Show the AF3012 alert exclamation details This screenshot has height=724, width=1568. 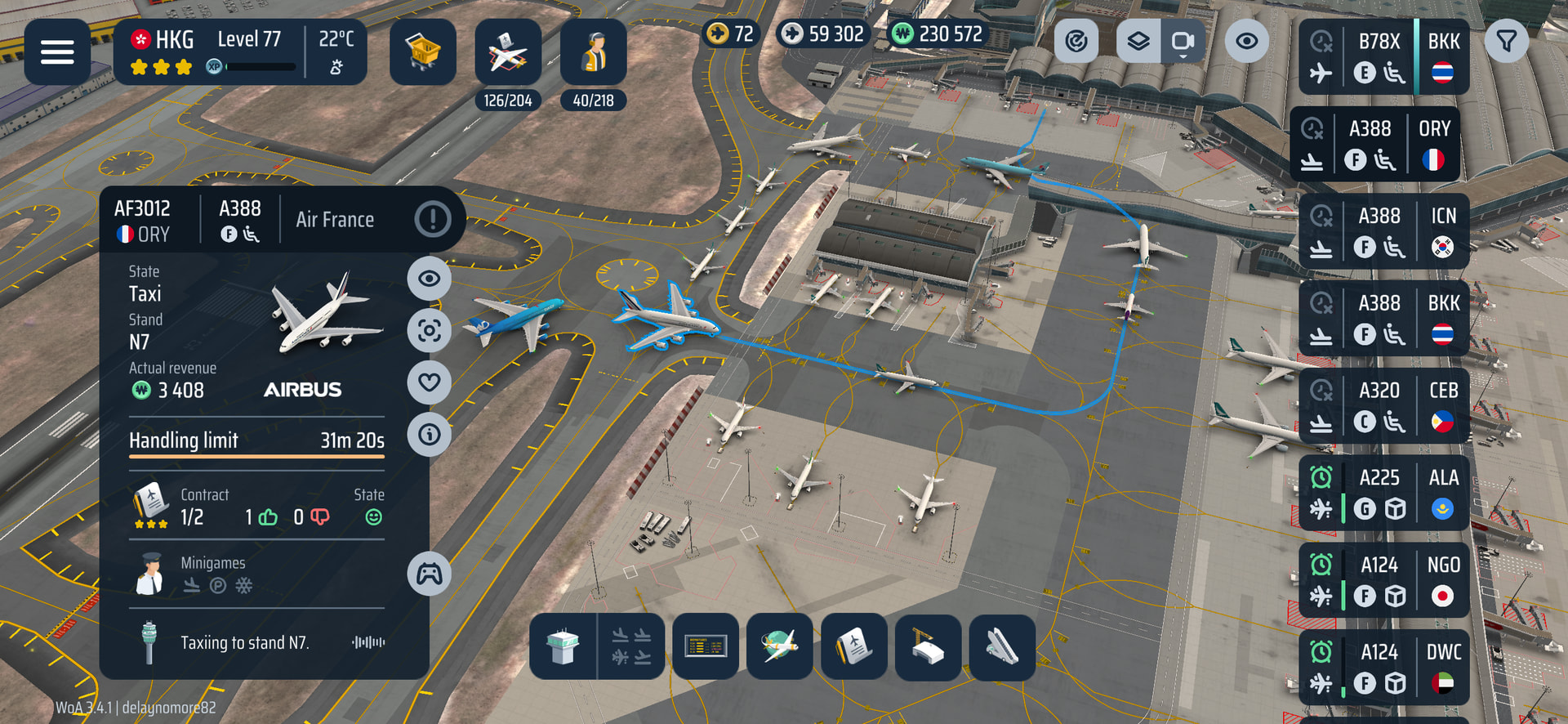coord(433,219)
